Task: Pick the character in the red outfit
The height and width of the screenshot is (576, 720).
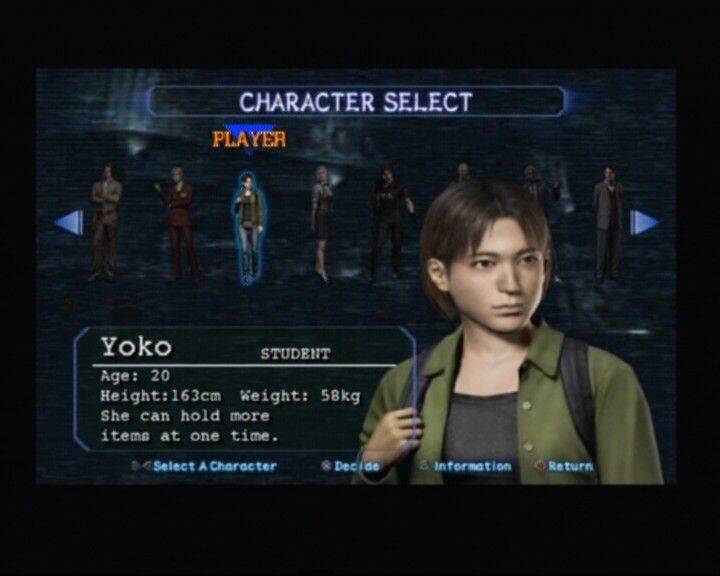Action: tap(178, 224)
